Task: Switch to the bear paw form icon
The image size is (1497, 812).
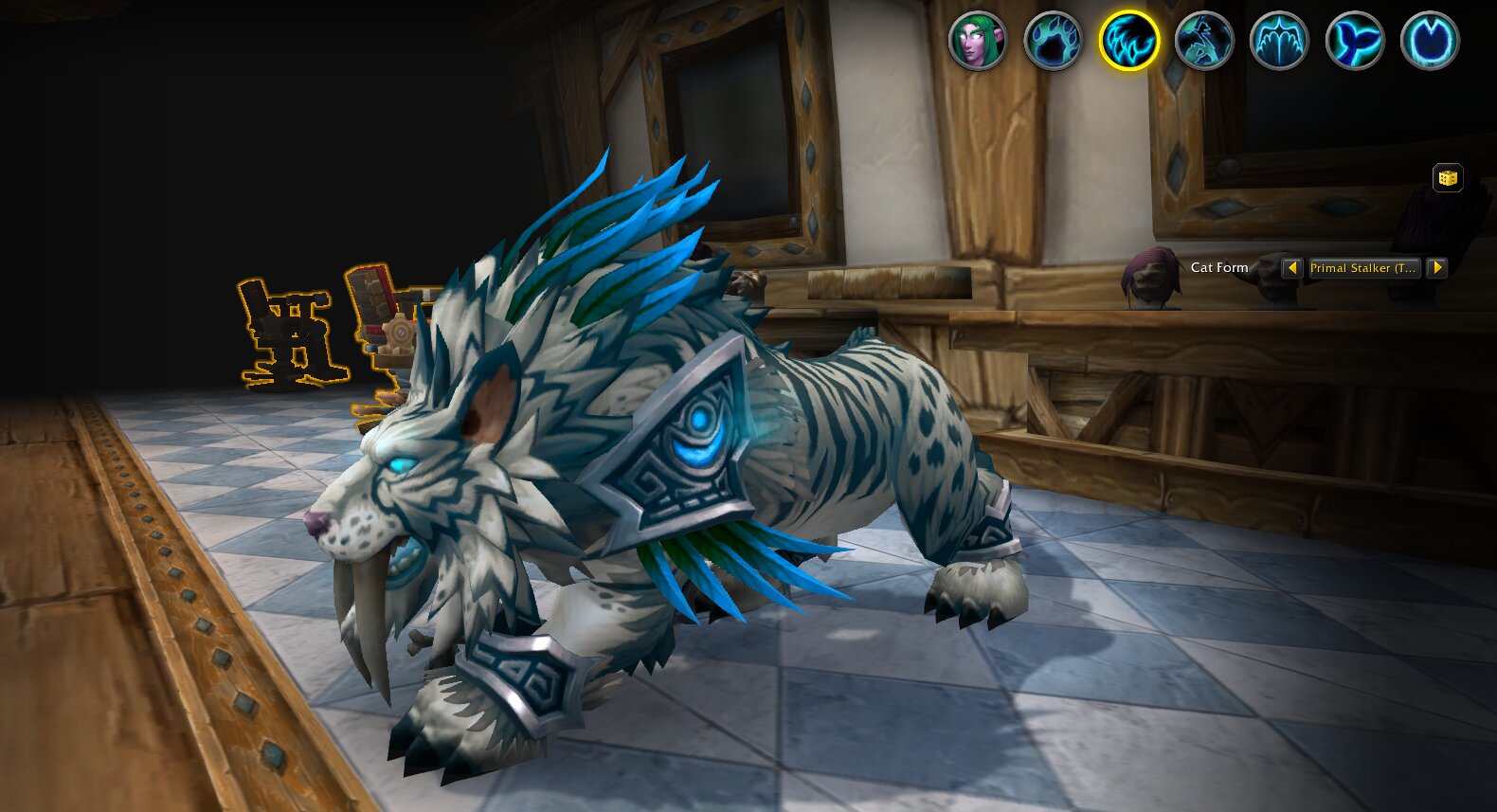Action: click(1053, 41)
